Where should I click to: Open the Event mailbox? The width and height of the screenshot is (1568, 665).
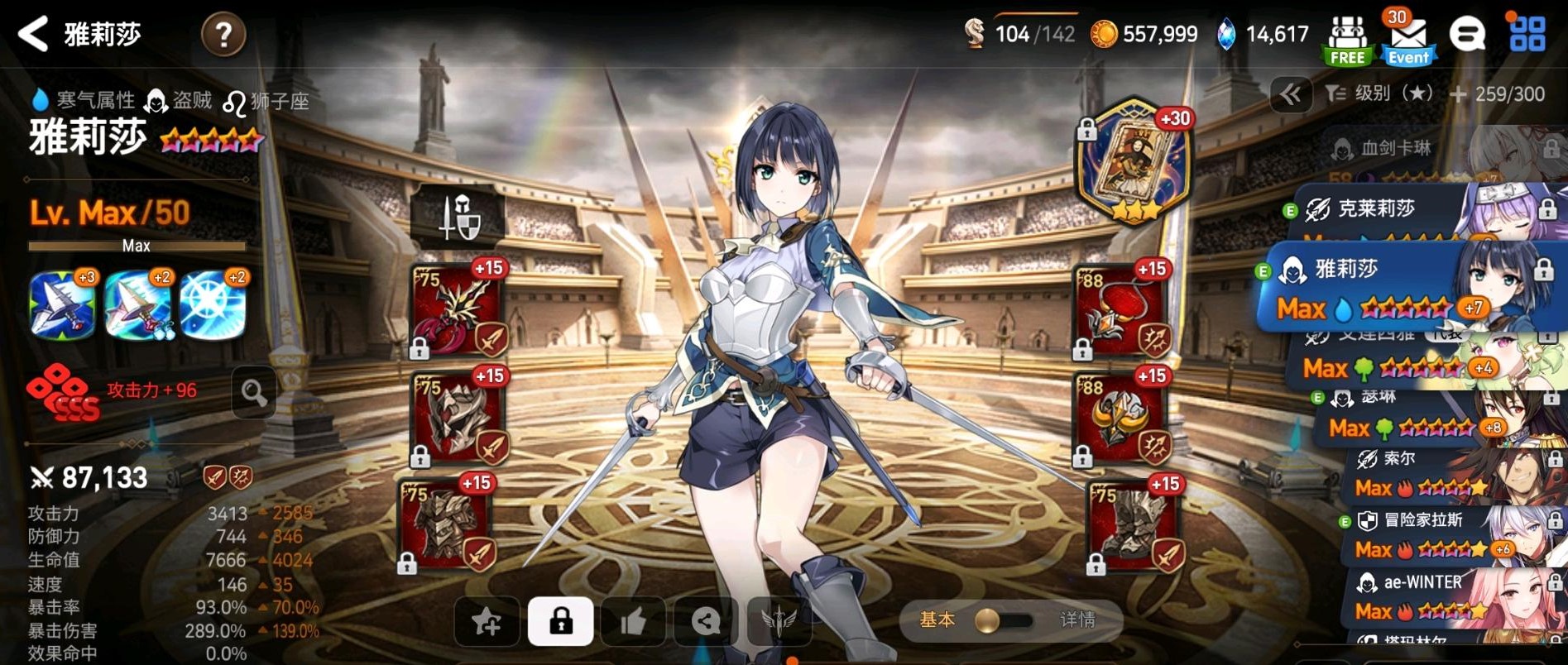1408,40
